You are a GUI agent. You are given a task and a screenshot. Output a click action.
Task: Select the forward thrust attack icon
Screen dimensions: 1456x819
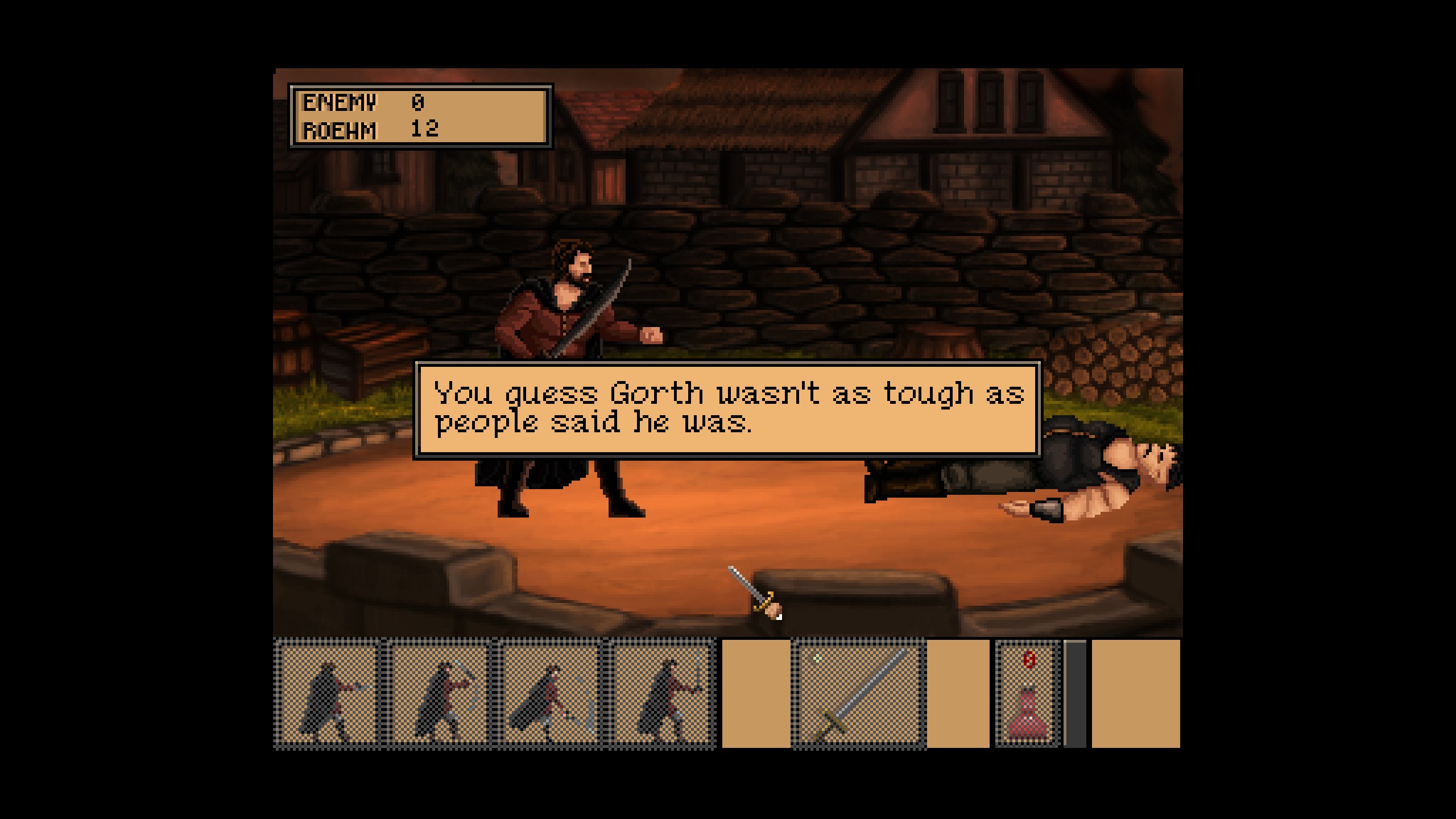coord(328,694)
